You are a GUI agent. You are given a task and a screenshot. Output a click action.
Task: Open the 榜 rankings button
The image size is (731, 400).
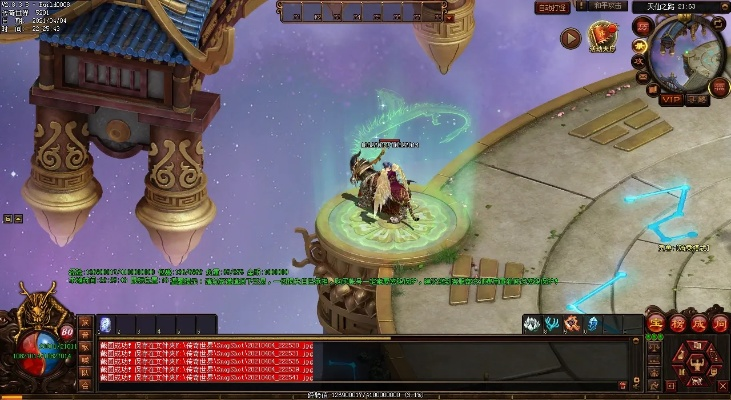coord(676,322)
